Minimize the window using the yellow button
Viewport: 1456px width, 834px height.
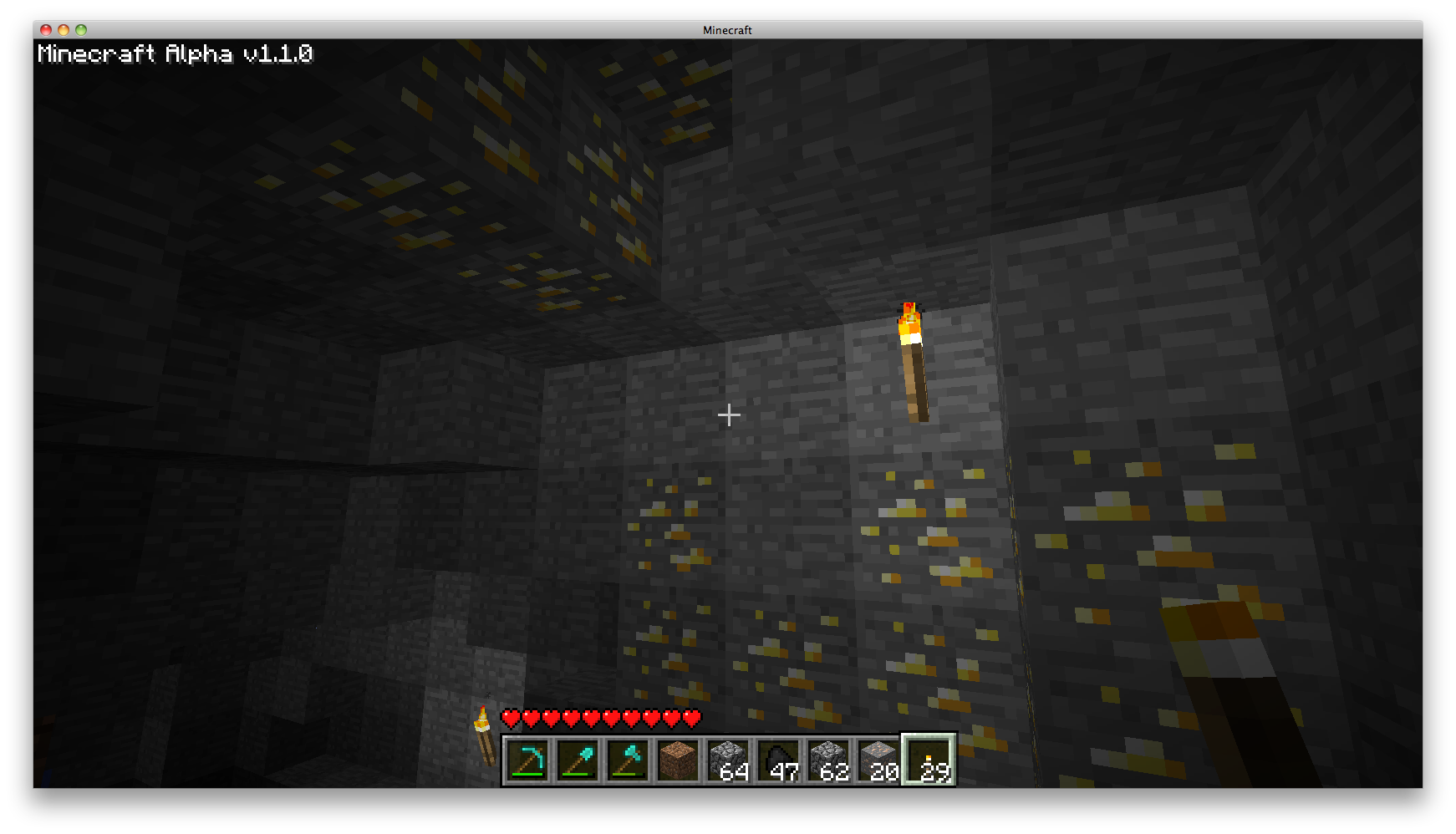pyautogui.click(x=64, y=30)
